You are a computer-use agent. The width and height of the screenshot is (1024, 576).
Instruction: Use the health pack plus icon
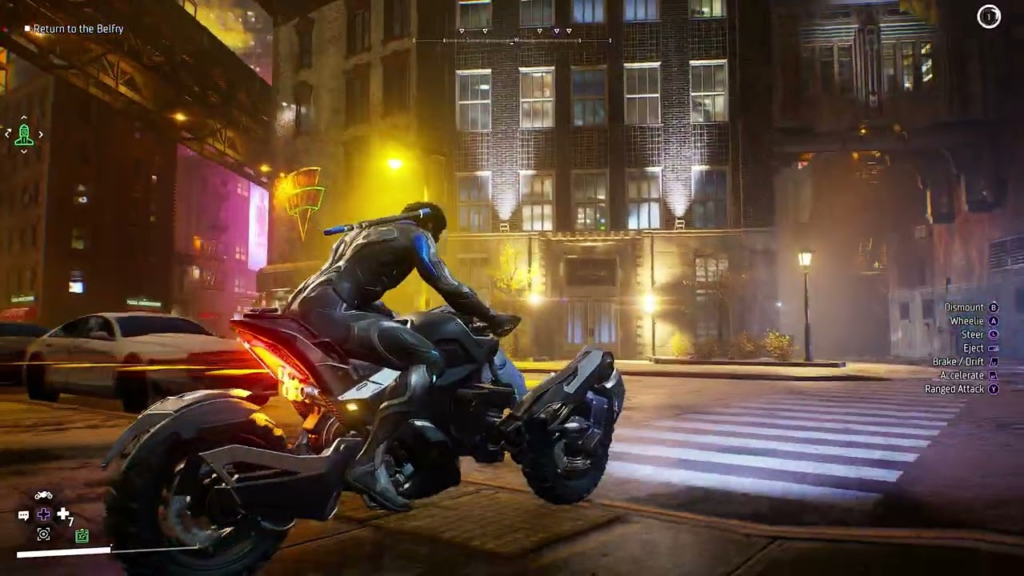63,514
